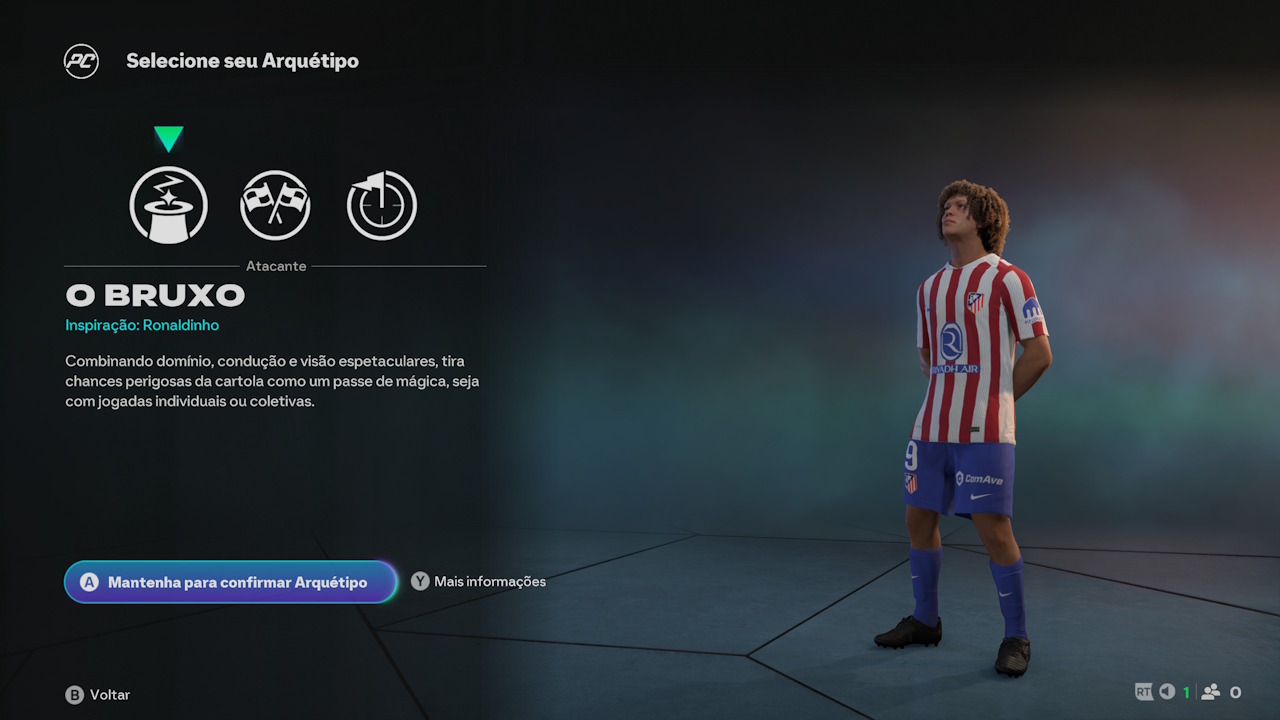Image resolution: width=1280 pixels, height=720 pixels.
Task: Click the Y button prompt next to Mais informações
Action: pos(420,580)
